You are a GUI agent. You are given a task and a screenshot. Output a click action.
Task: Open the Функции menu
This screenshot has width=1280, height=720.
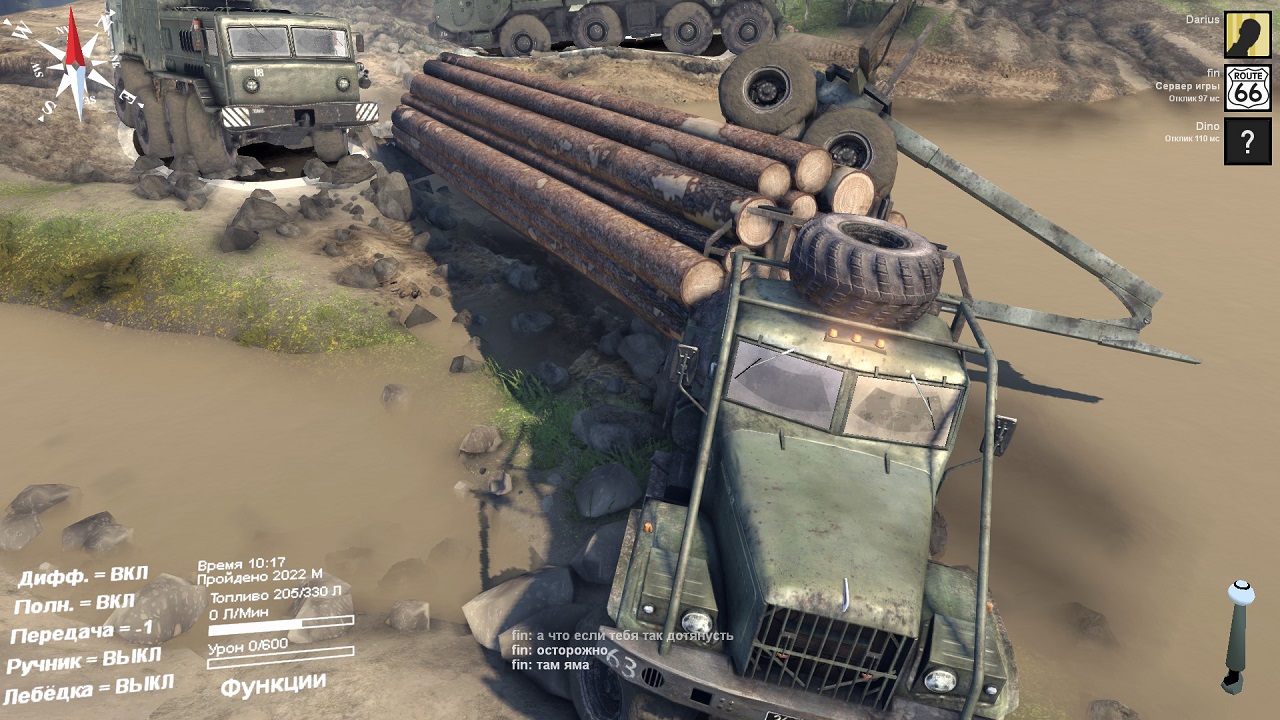[273, 685]
